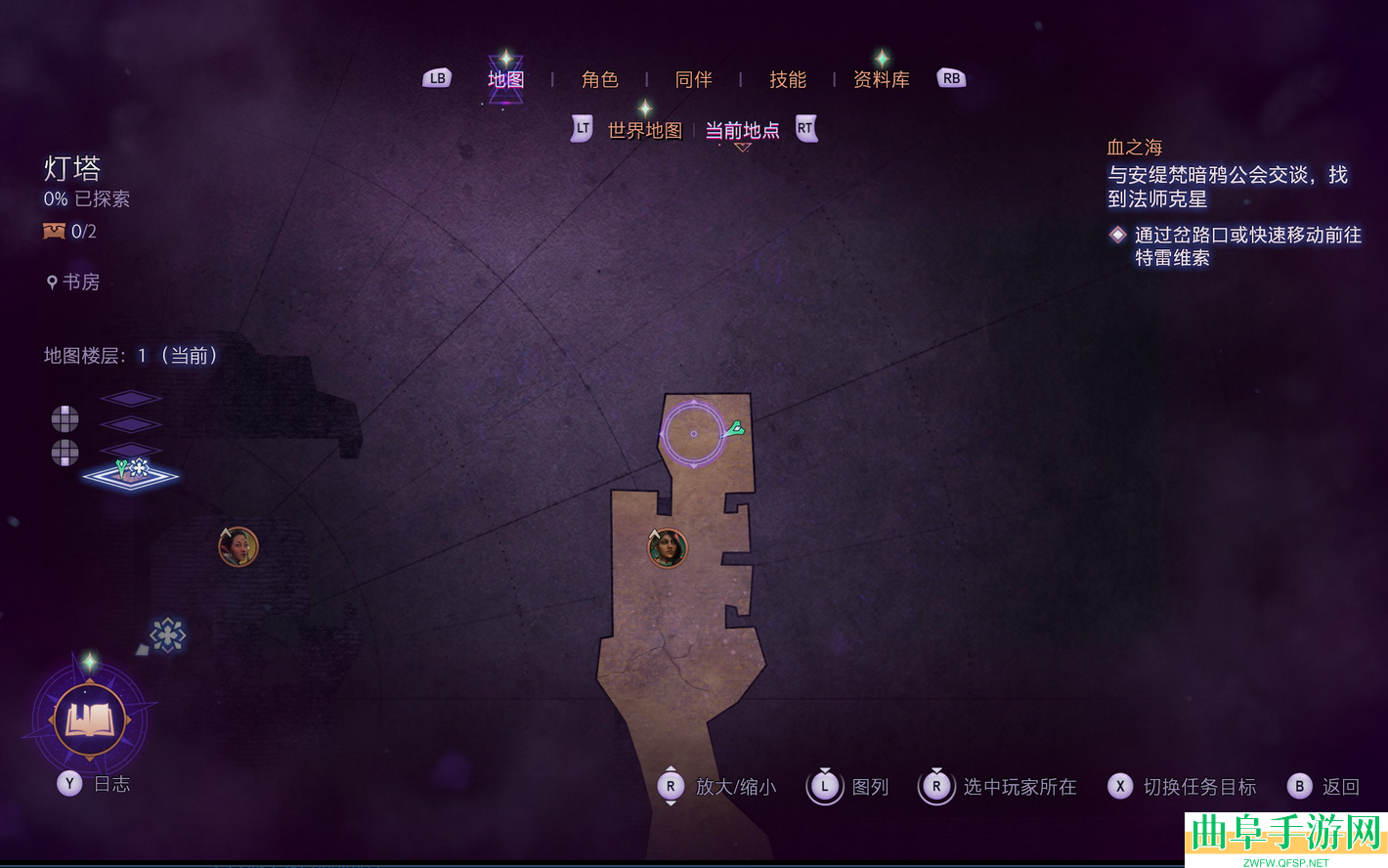Image resolution: width=1388 pixels, height=868 pixels.
Task: Switch to the 角色 tab
Action: click(599, 79)
